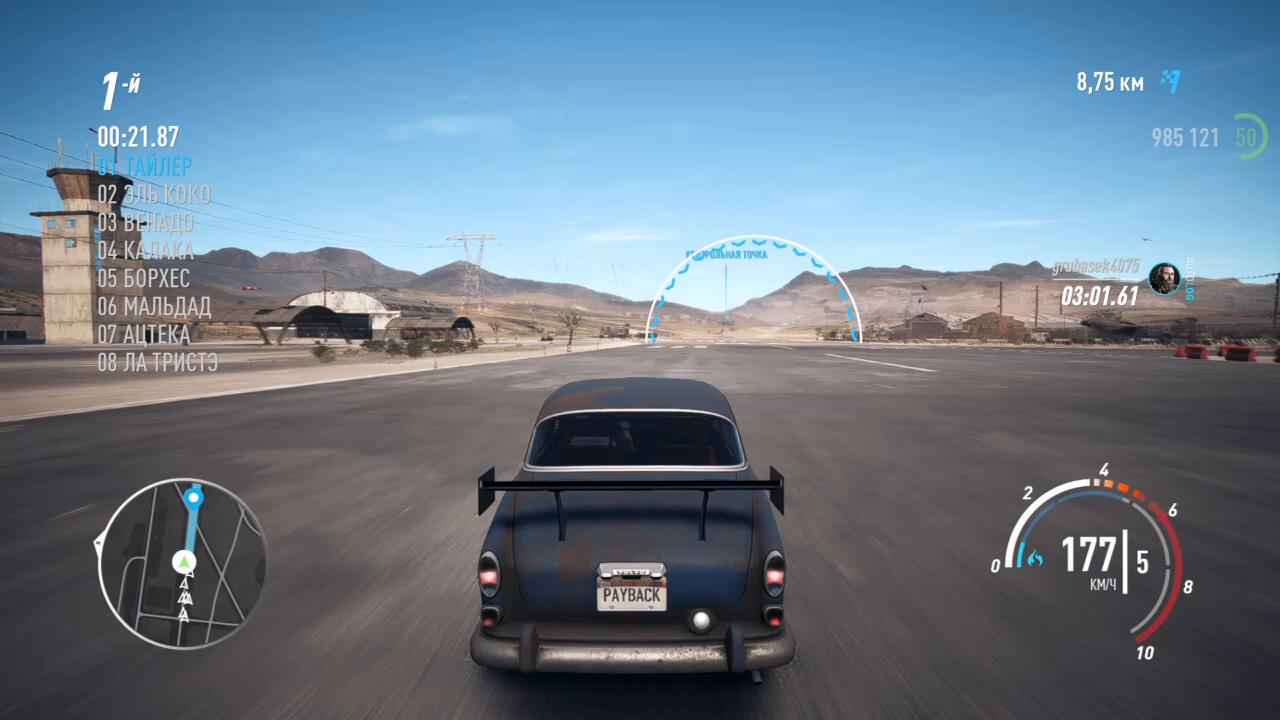Click ЛА ТРИСТЭ in the racer list
This screenshot has width=1280, height=720.
coord(158,362)
